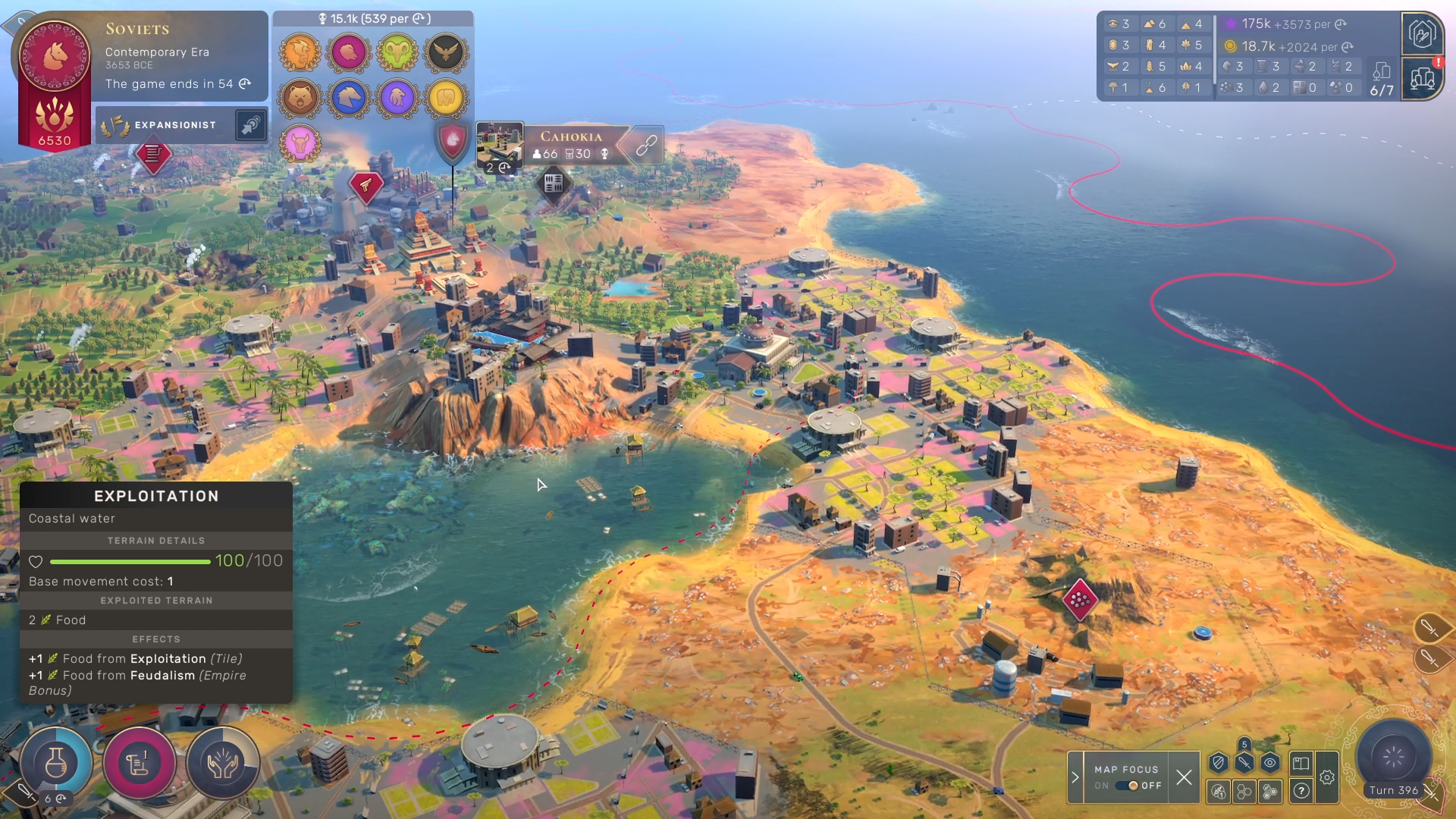Click the Cahokia city thumbnail preview
Image resolution: width=1456 pixels, height=819 pixels.
click(499, 145)
